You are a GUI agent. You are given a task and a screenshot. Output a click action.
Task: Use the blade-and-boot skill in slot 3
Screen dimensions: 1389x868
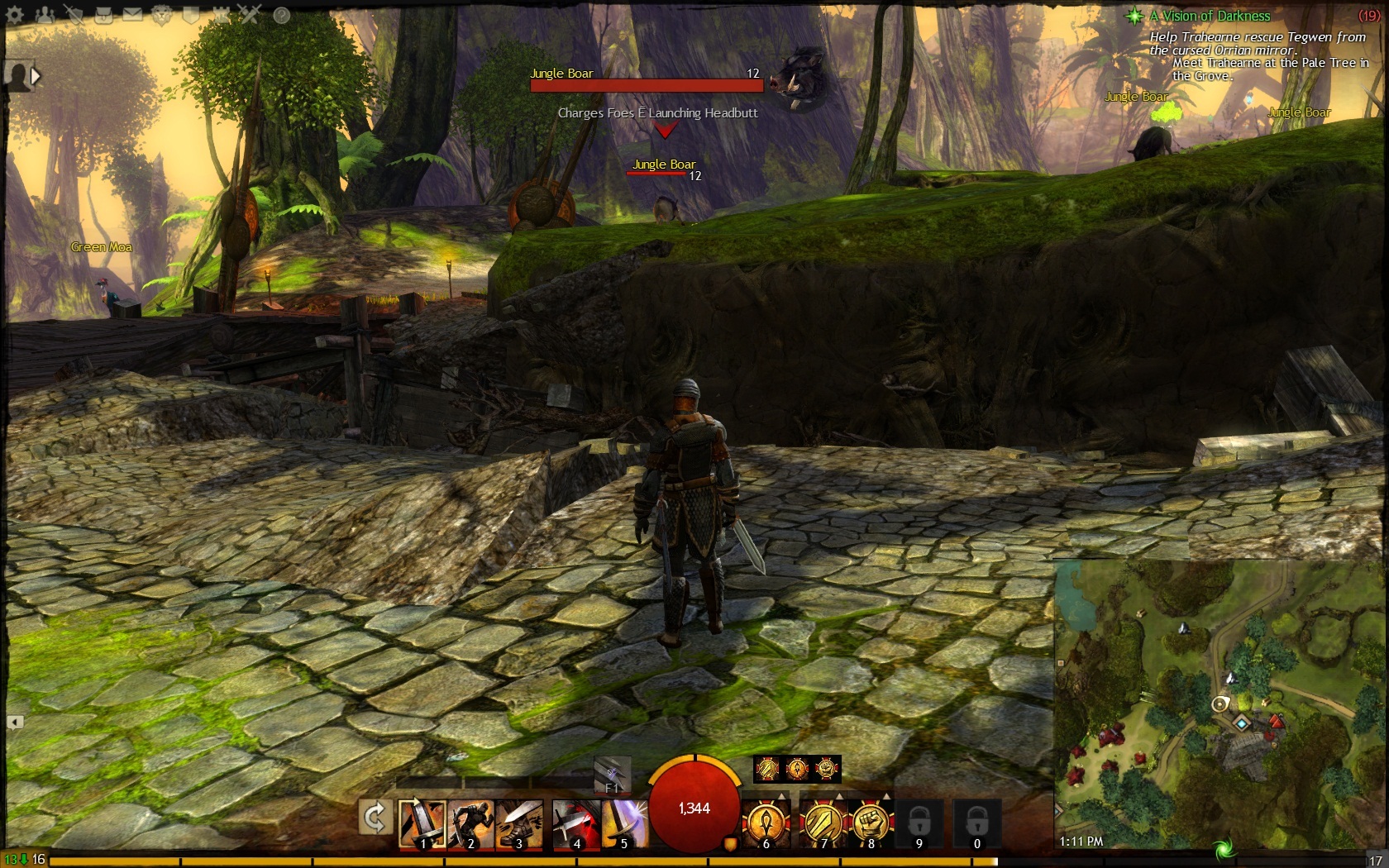[519, 823]
